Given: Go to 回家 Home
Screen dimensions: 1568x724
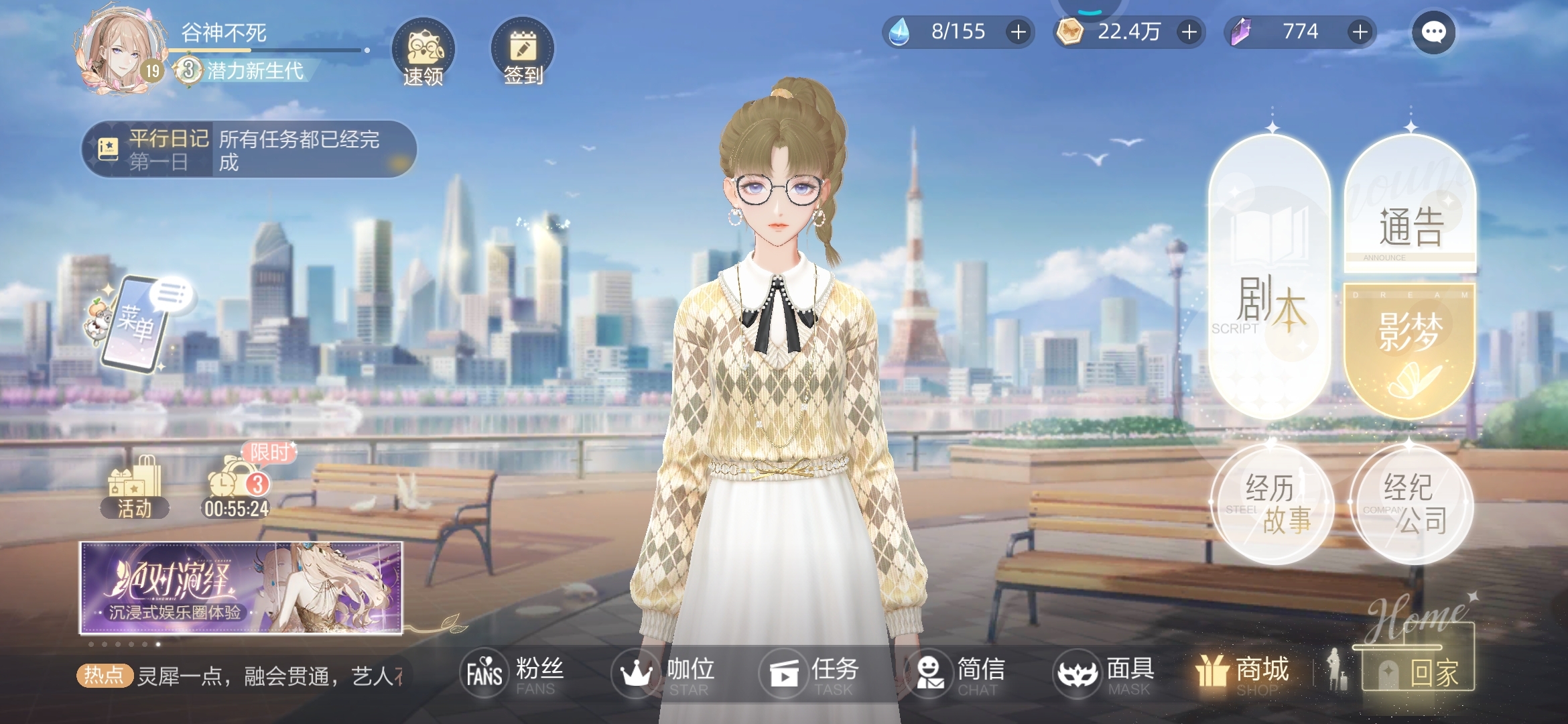Looking at the screenshot, I should coord(1417,669).
